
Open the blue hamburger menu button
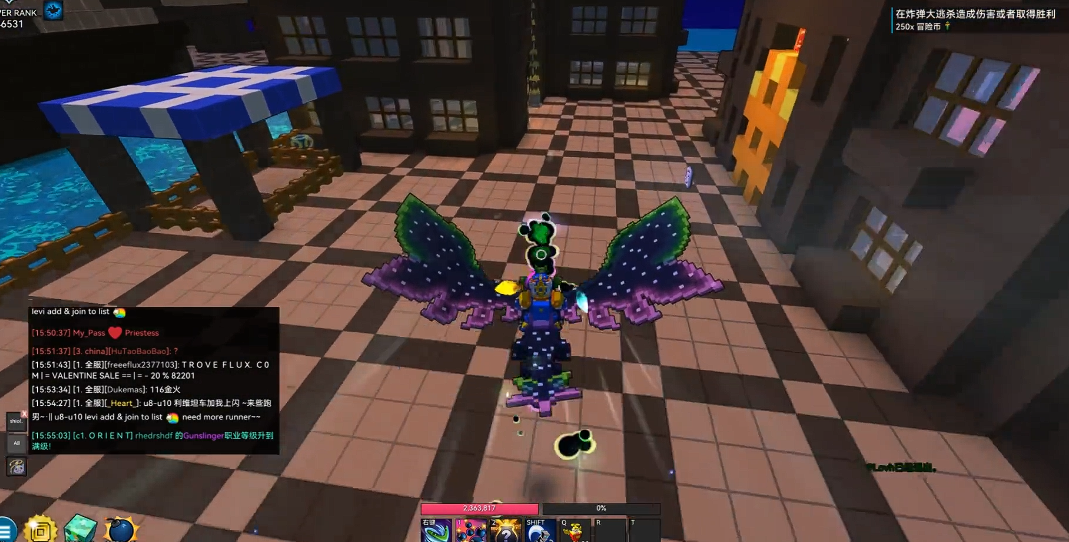6,530
